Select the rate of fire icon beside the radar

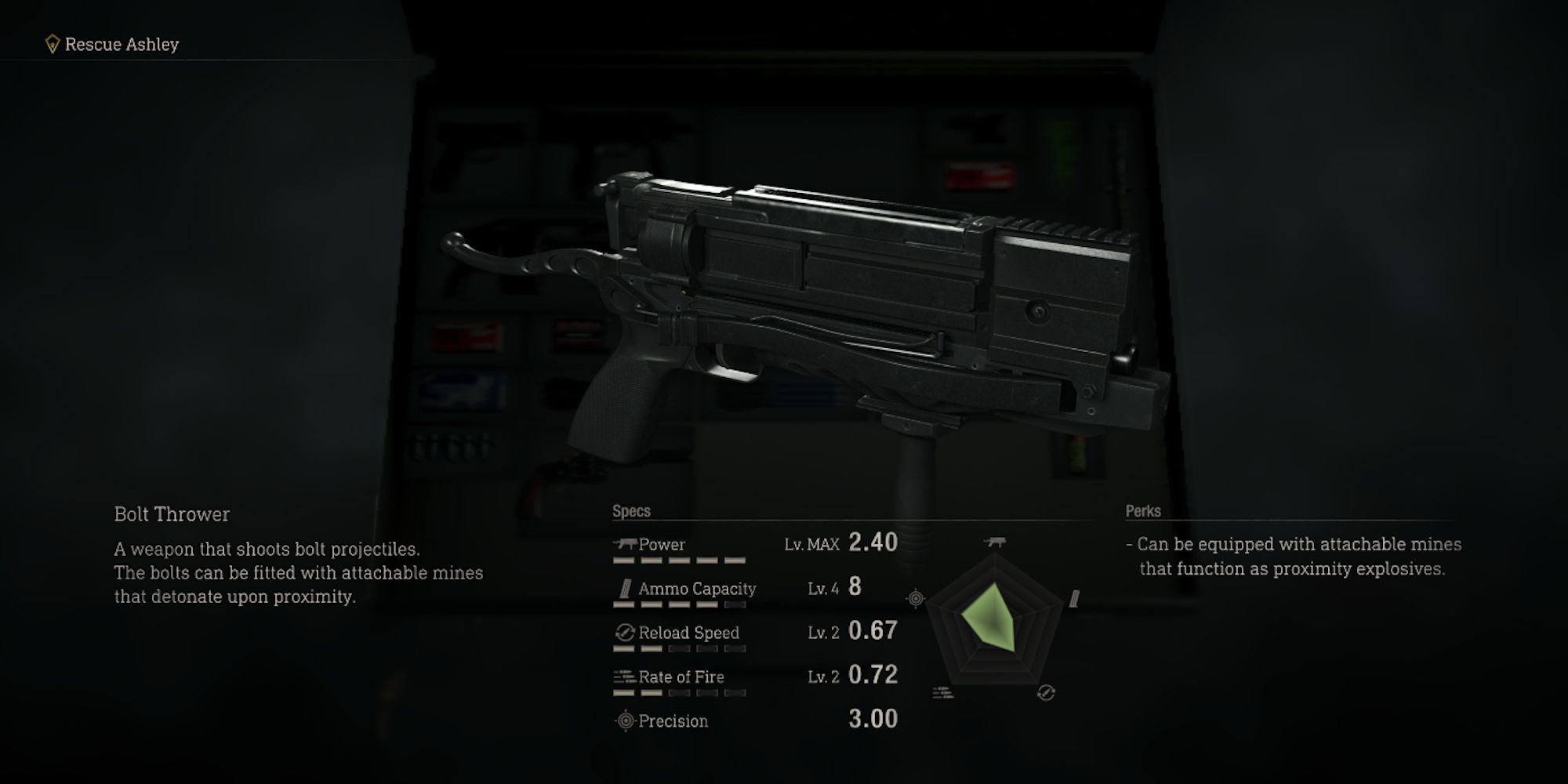coord(942,694)
